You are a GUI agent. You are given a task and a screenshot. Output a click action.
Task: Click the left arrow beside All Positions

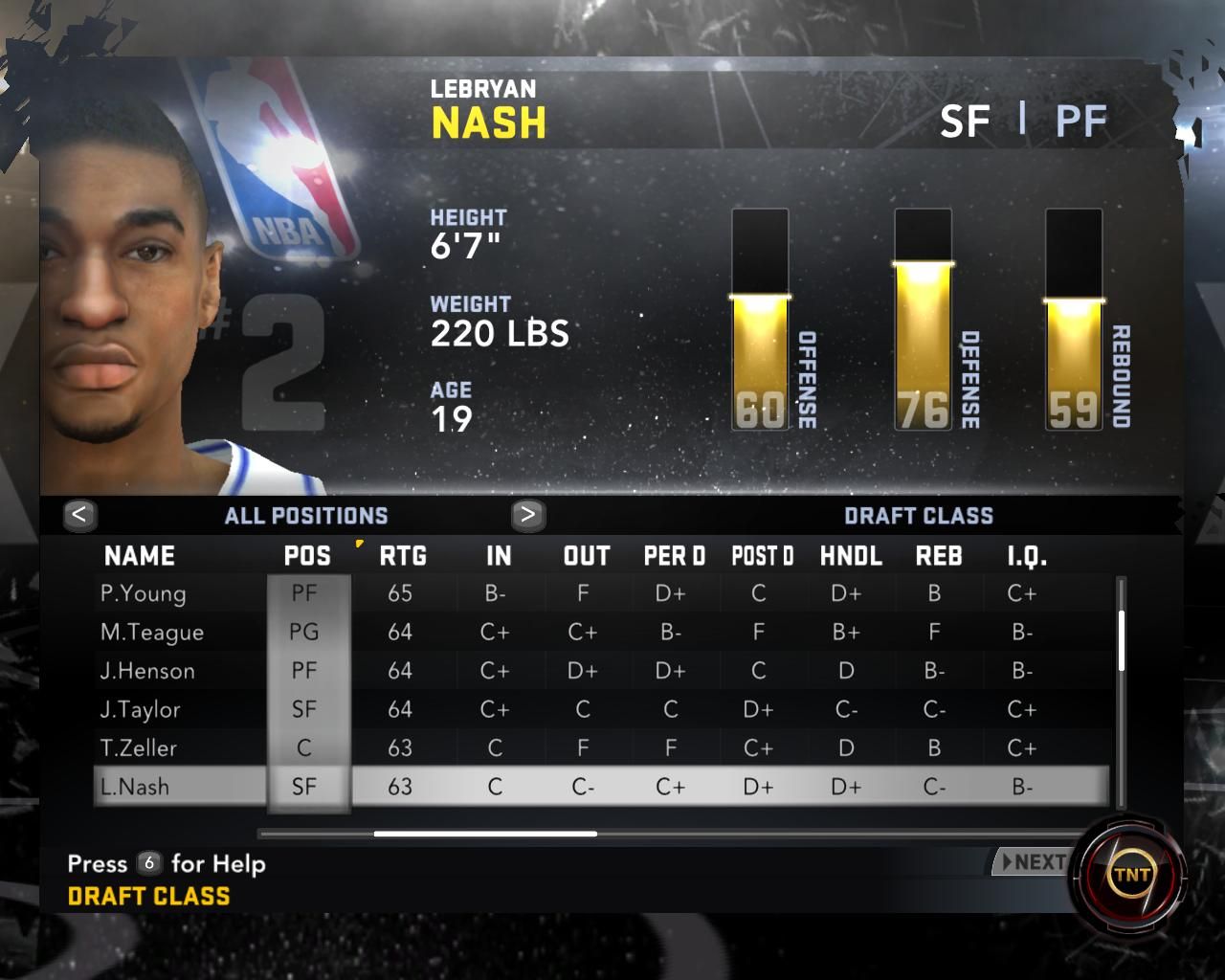click(79, 515)
